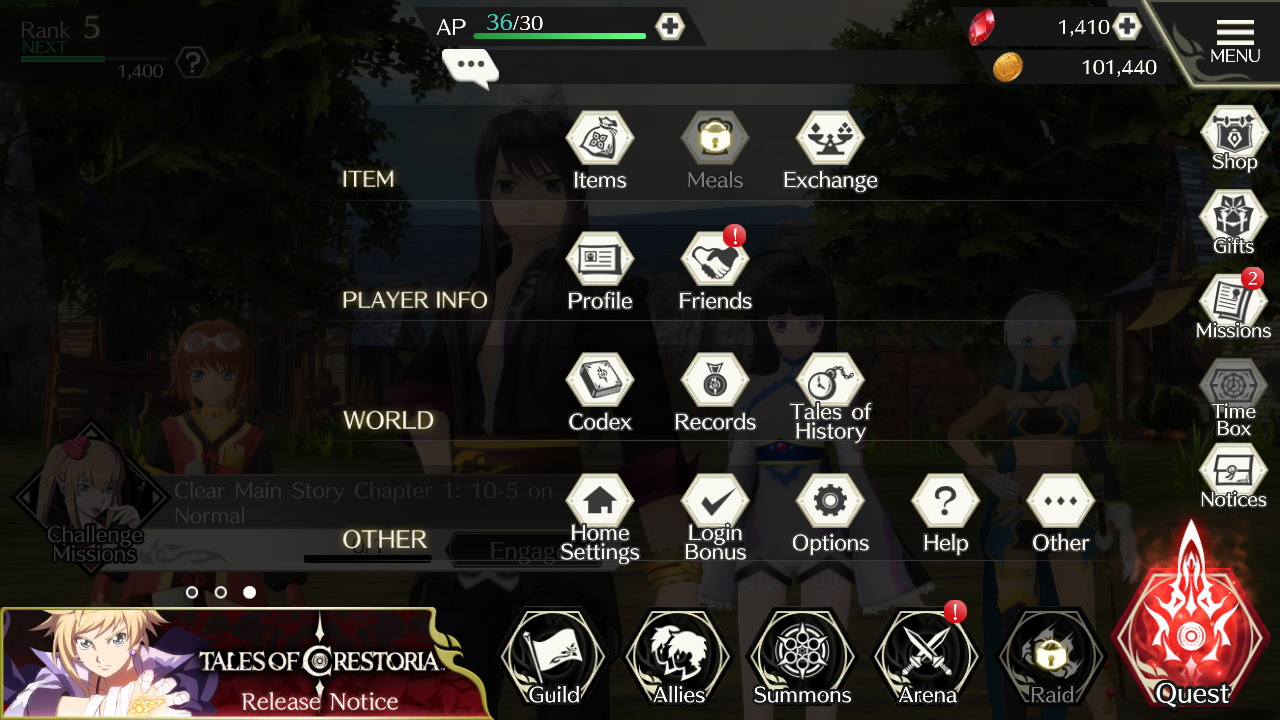Add red gems with plus button
Image resolution: width=1280 pixels, height=720 pixels.
pos(1127,27)
